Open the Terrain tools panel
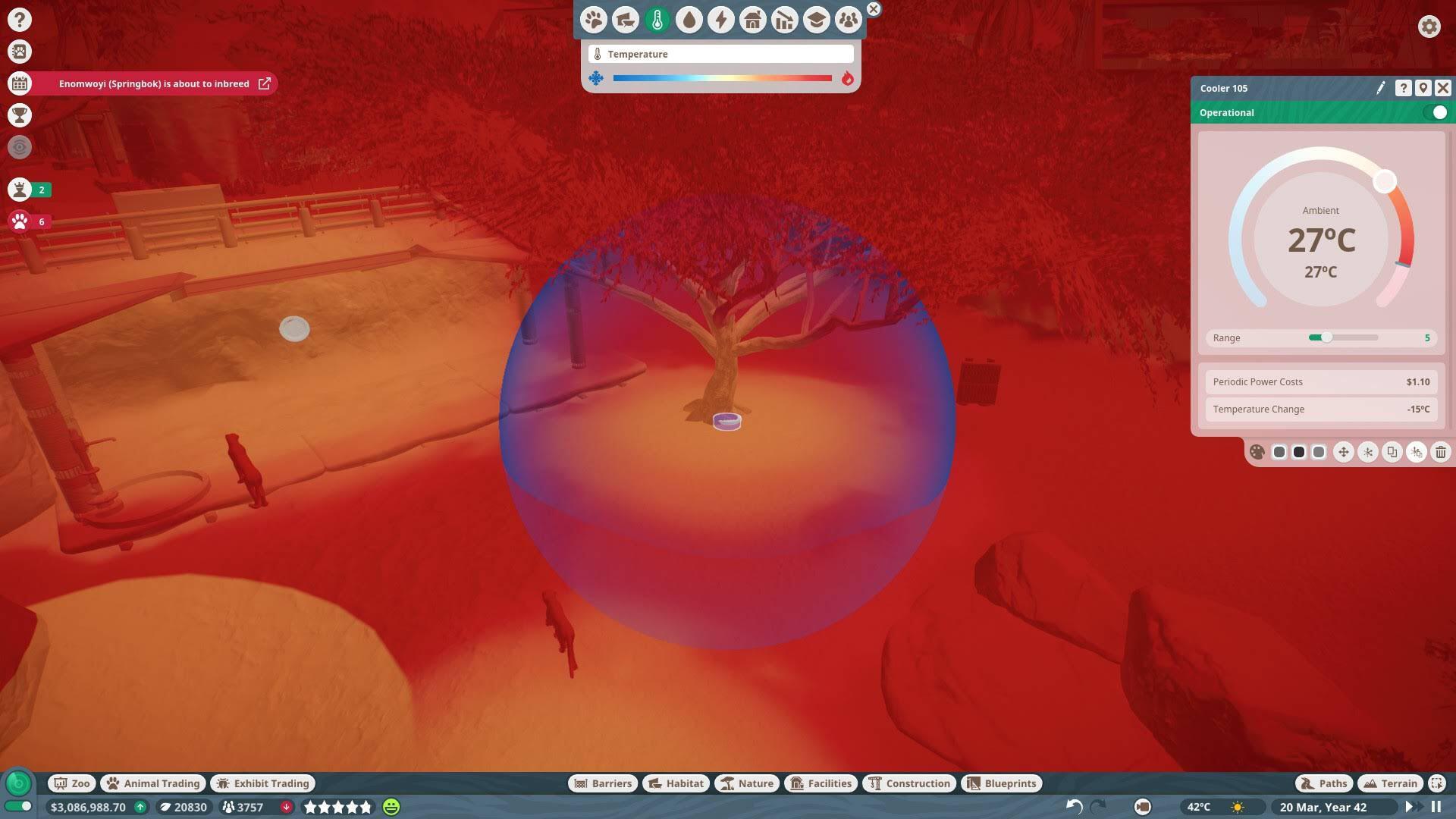 click(x=1390, y=783)
